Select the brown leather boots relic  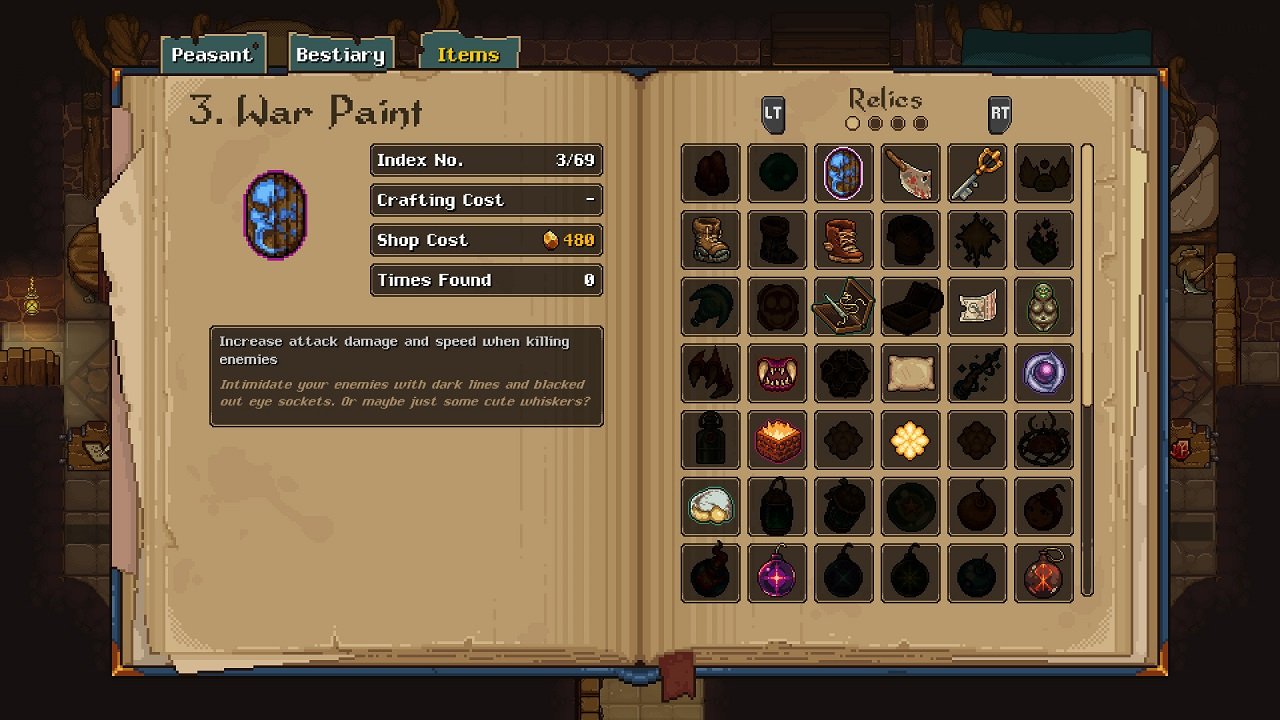pos(711,240)
